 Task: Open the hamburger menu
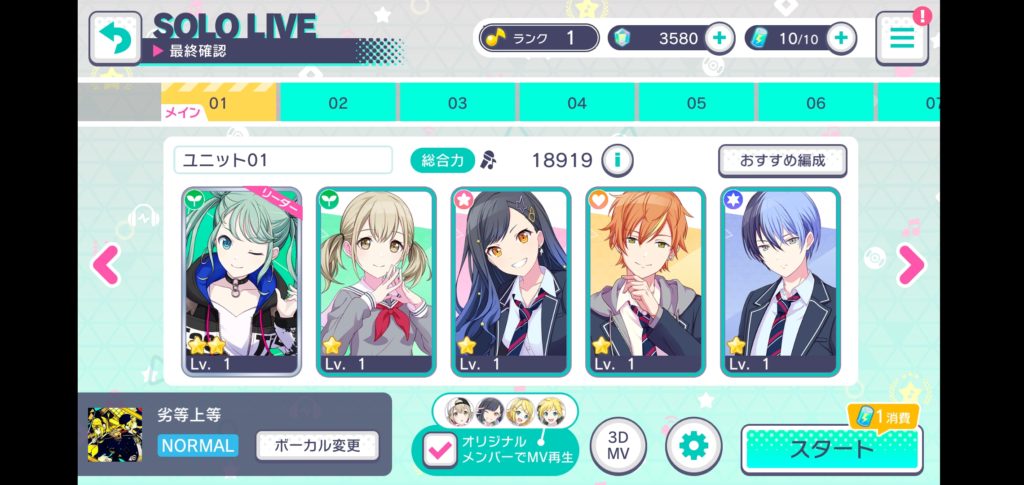coord(901,39)
